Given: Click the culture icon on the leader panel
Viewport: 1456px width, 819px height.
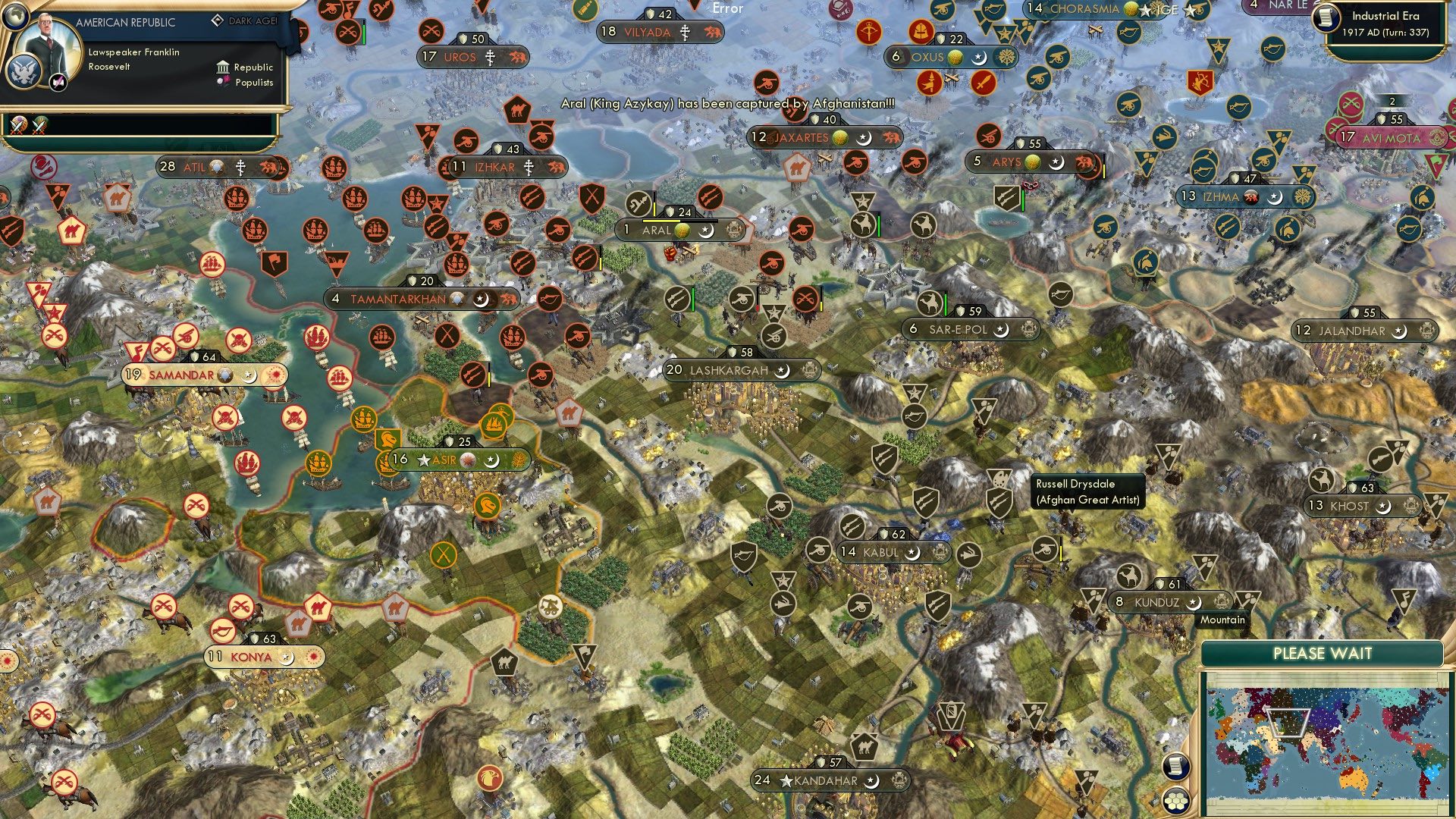Looking at the screenshot, I should click(57, 83).
